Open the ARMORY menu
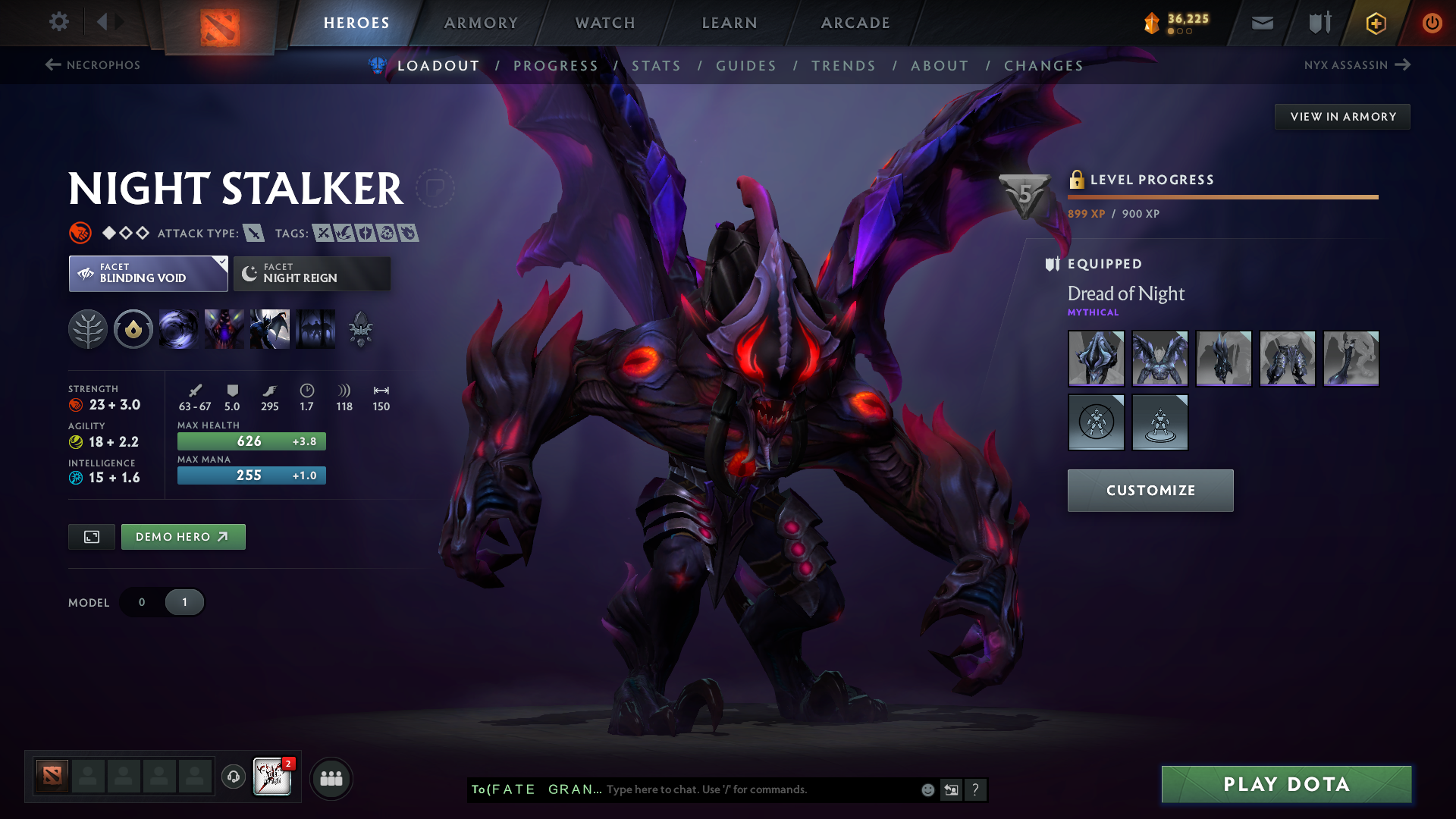The height and width of the screenshot is (819, 1456). tap(481, 23)
